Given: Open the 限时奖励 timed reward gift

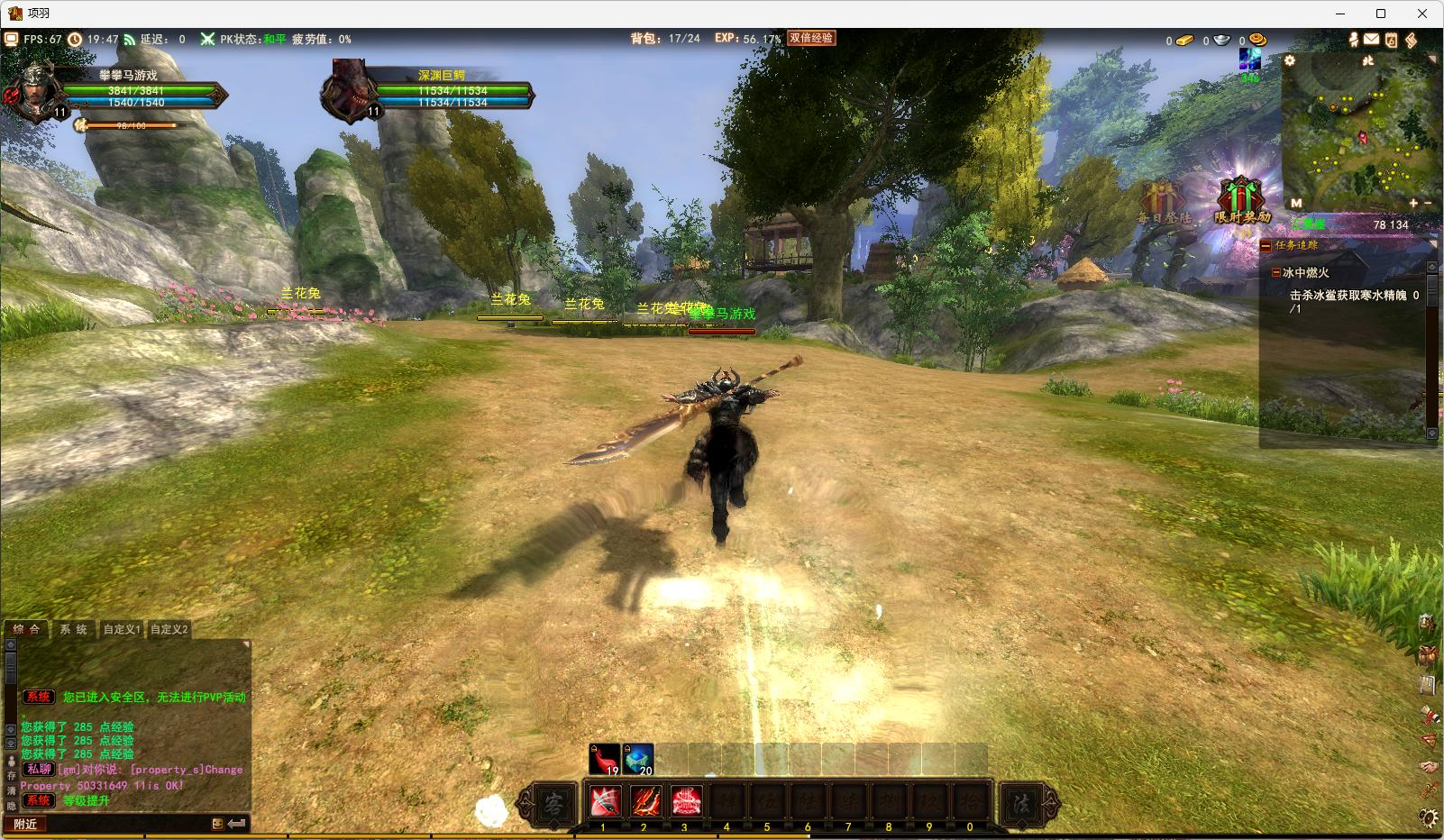Looking at the screenshot, I should [x=1241, y=199].
